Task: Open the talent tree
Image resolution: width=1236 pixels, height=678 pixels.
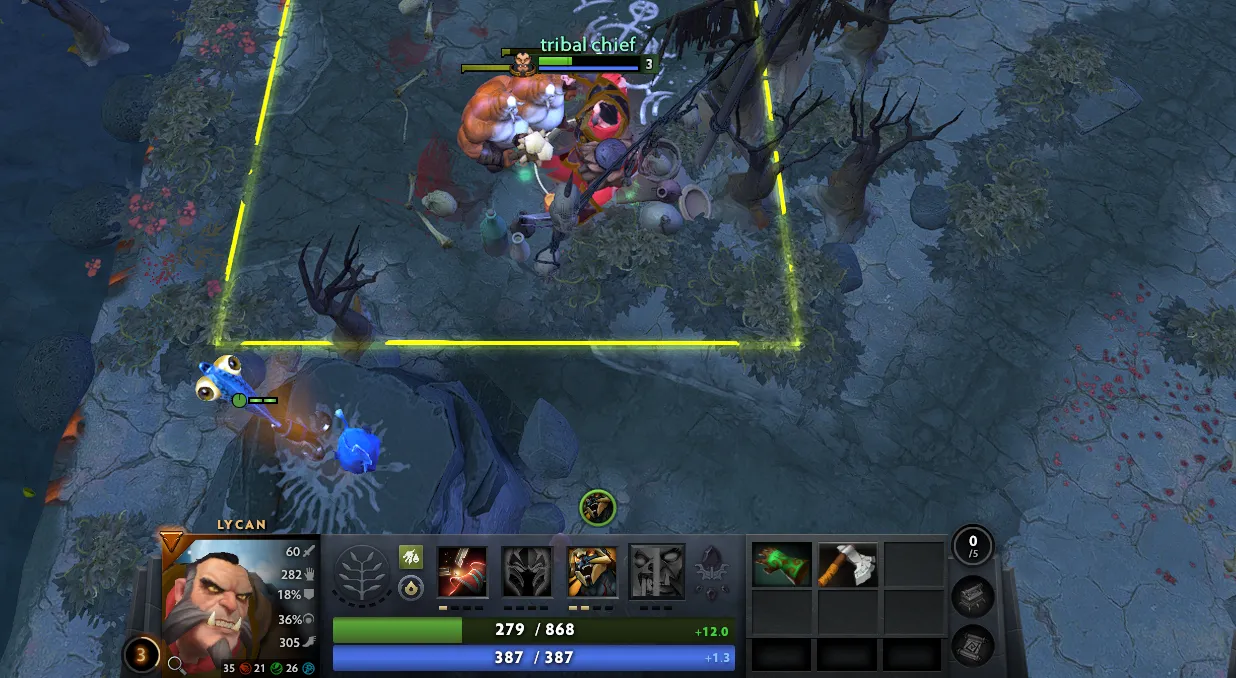Action: coord(363,574)
